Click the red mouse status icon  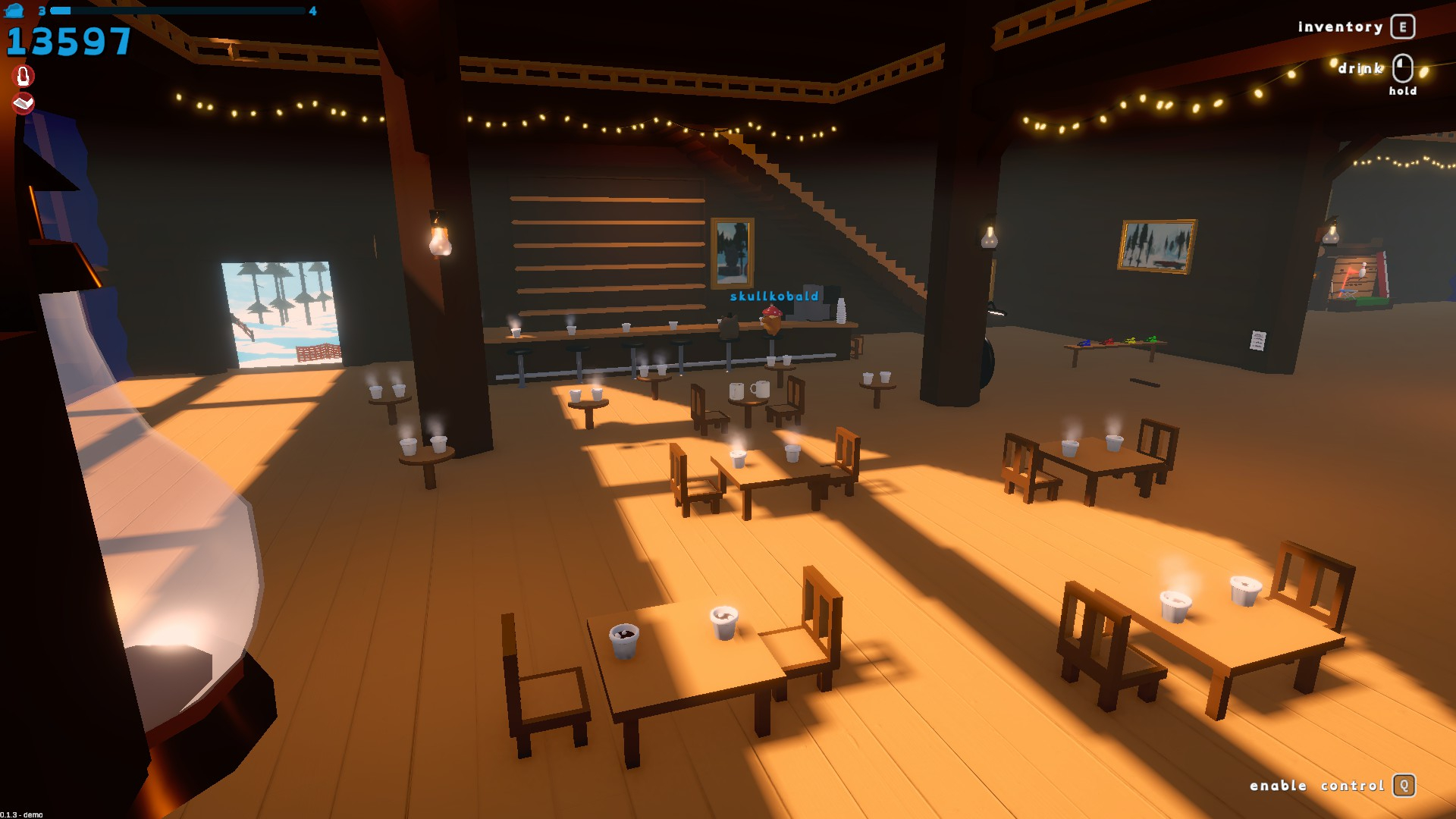[24, 76]
